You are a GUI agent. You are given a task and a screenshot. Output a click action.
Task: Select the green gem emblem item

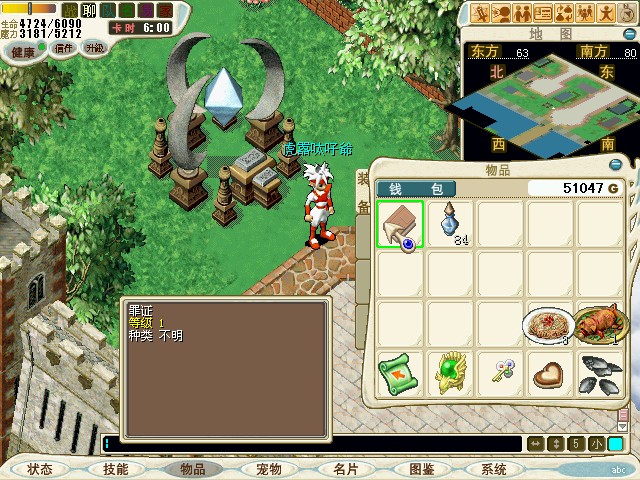pos(451,374)
